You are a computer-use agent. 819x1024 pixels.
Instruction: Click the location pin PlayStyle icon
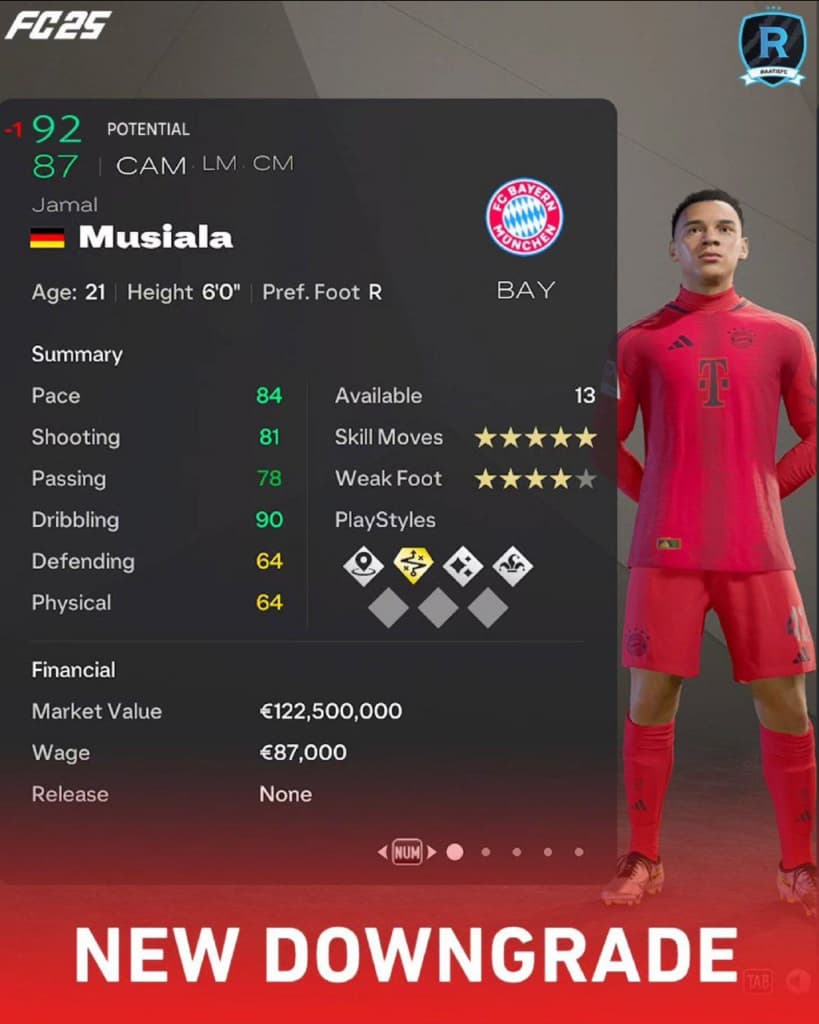click(363, 566)
